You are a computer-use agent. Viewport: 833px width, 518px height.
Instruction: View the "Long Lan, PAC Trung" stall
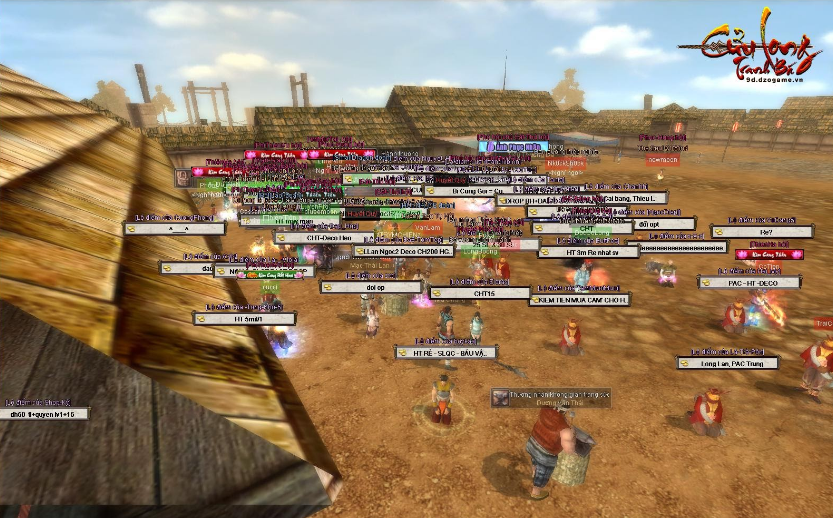pos(727,364)
